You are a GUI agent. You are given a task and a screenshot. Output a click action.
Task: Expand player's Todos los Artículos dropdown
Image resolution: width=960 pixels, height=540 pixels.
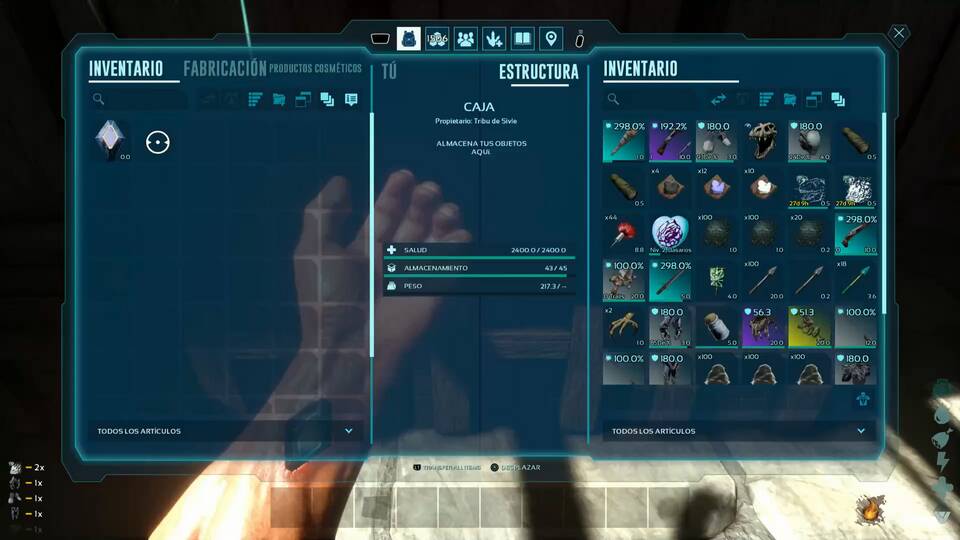coord(348,431)
